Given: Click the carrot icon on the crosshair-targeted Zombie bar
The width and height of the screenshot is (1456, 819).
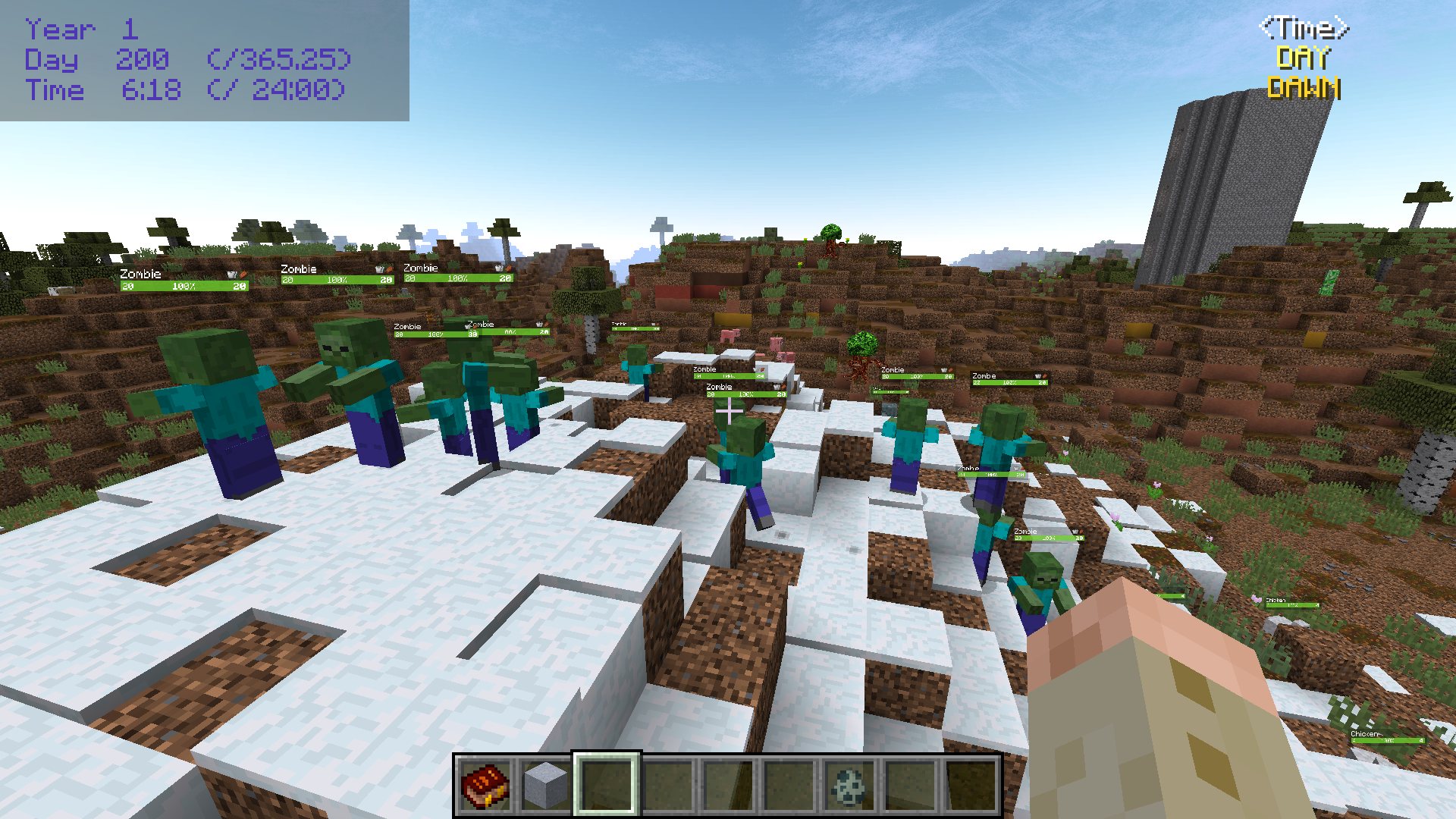Looking at the screenshot, I should [x=783, y=387].
